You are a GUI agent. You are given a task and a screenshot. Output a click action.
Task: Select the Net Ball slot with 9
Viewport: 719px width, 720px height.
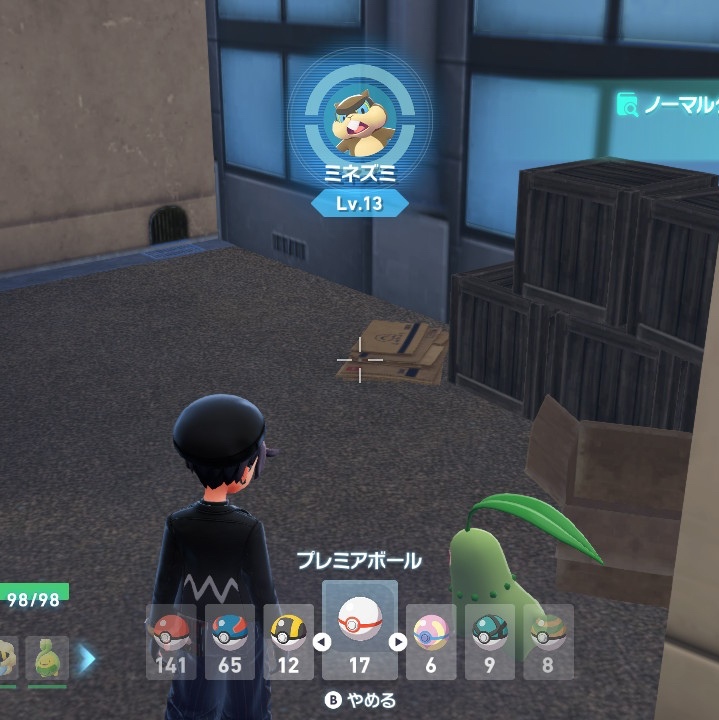pos(490,641)
